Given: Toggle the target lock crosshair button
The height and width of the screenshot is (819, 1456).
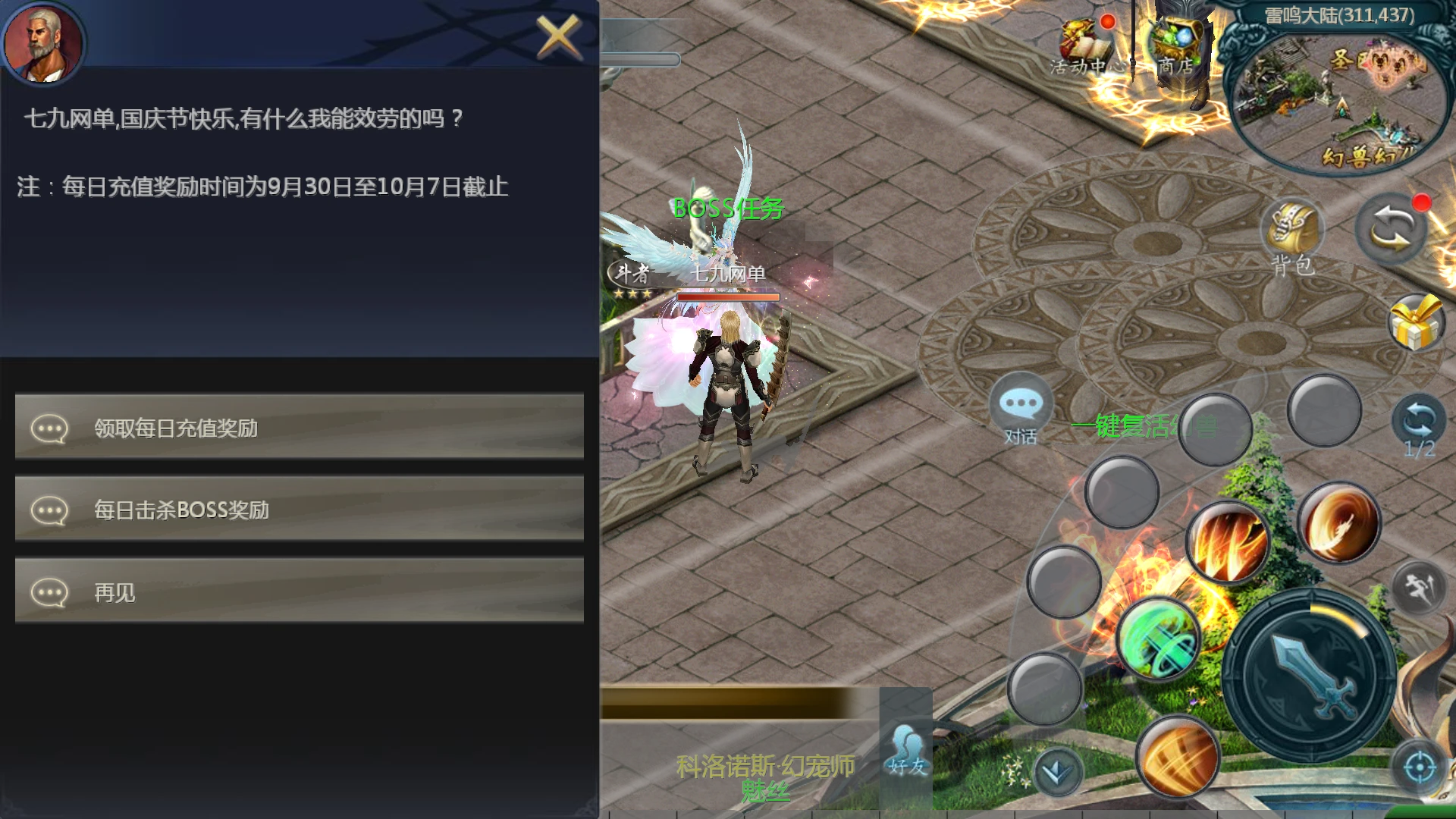Looking at the screenshot, I should pyautogui.click(x=1419, y=768).
